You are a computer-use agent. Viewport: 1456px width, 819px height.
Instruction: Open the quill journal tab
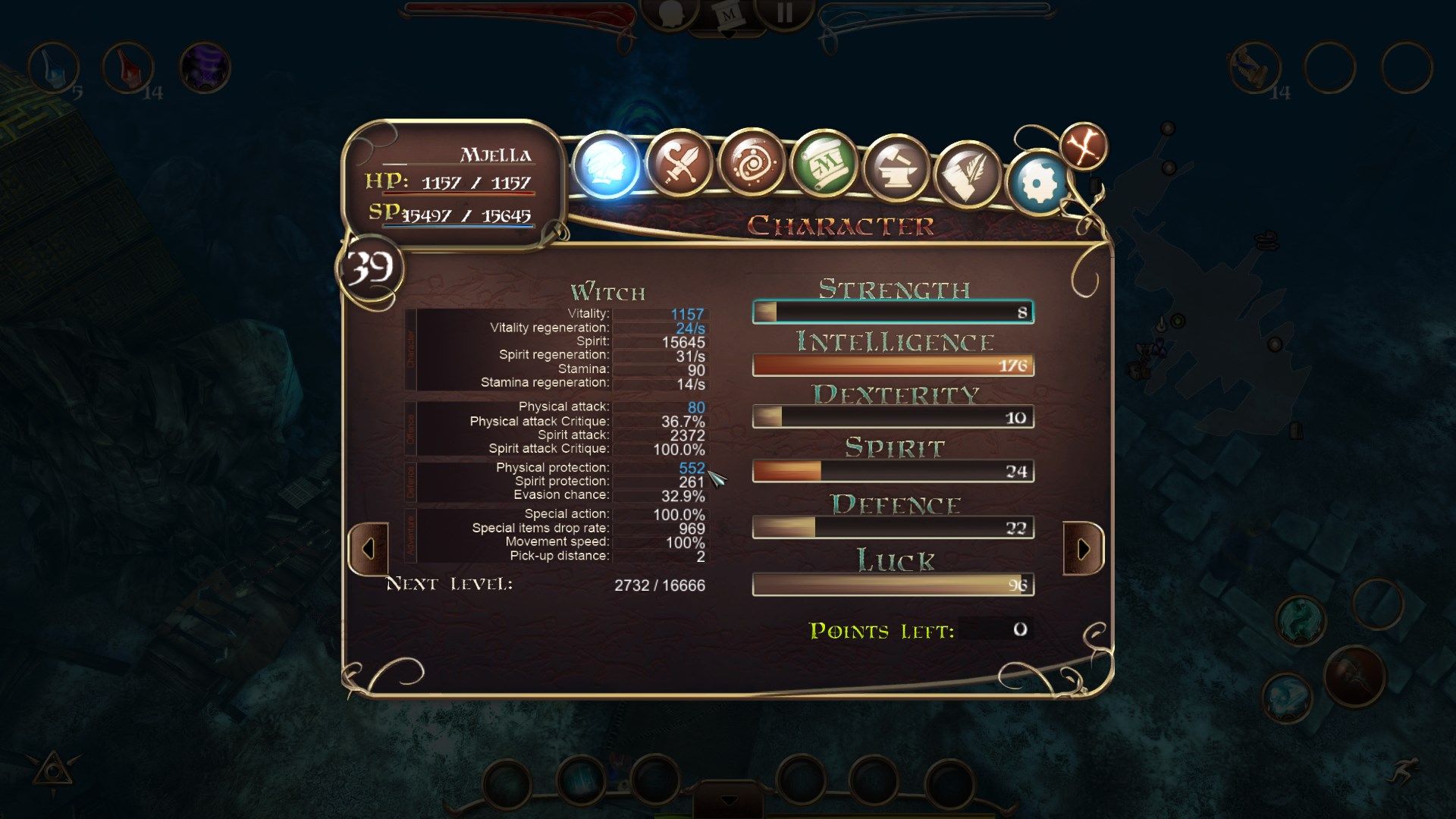tap(968, 173)
